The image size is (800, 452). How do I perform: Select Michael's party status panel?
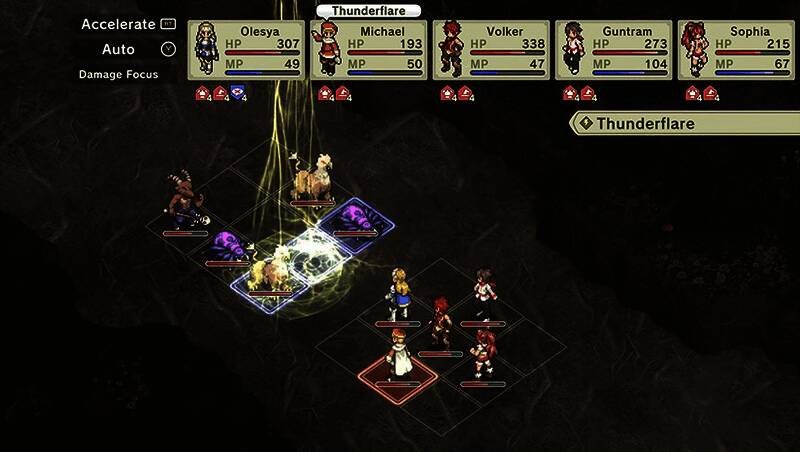point(369,49)
